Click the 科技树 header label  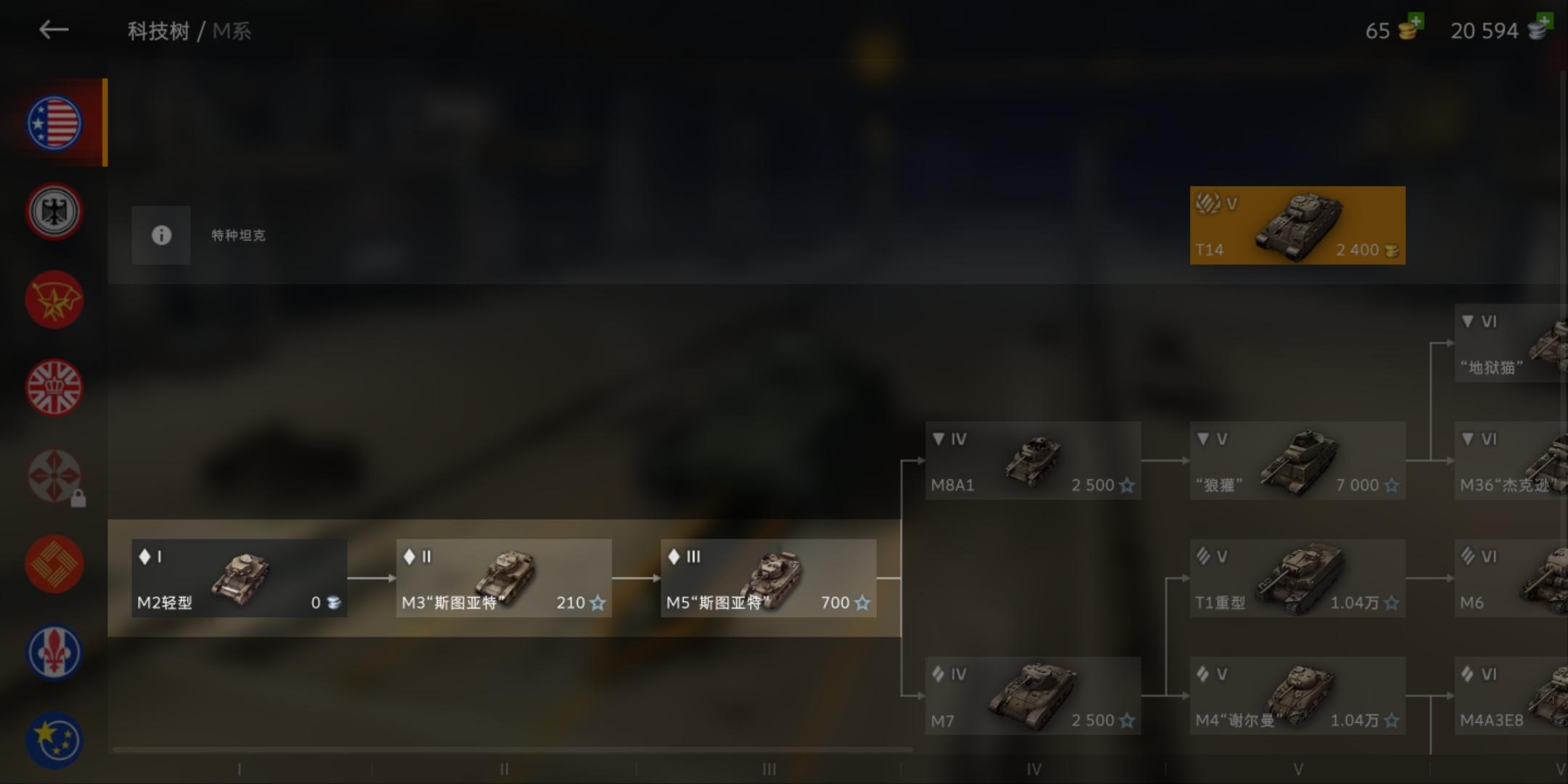point(158,30)
